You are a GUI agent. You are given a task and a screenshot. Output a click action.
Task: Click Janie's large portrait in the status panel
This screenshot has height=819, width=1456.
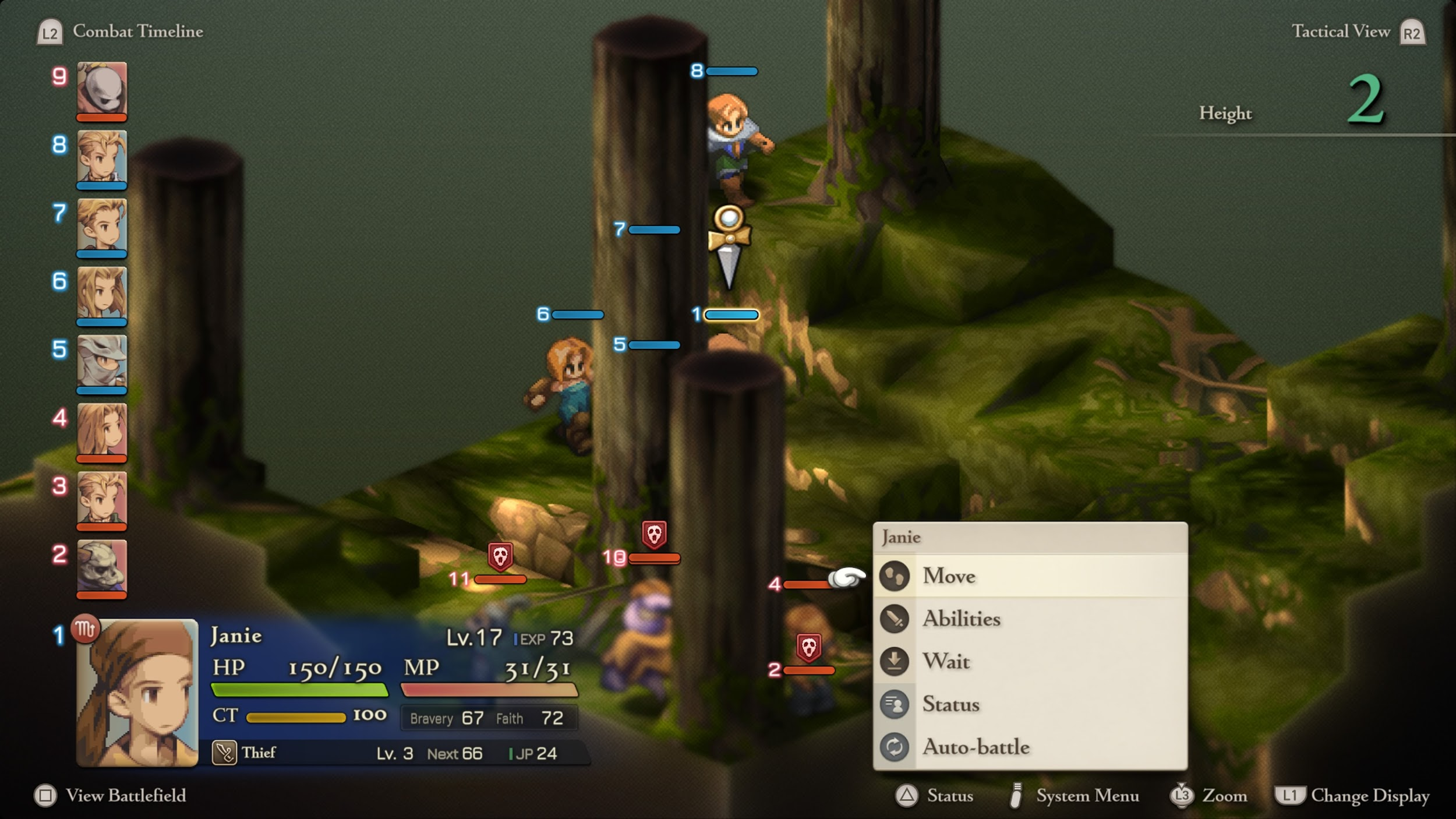(x=137, y=693)
